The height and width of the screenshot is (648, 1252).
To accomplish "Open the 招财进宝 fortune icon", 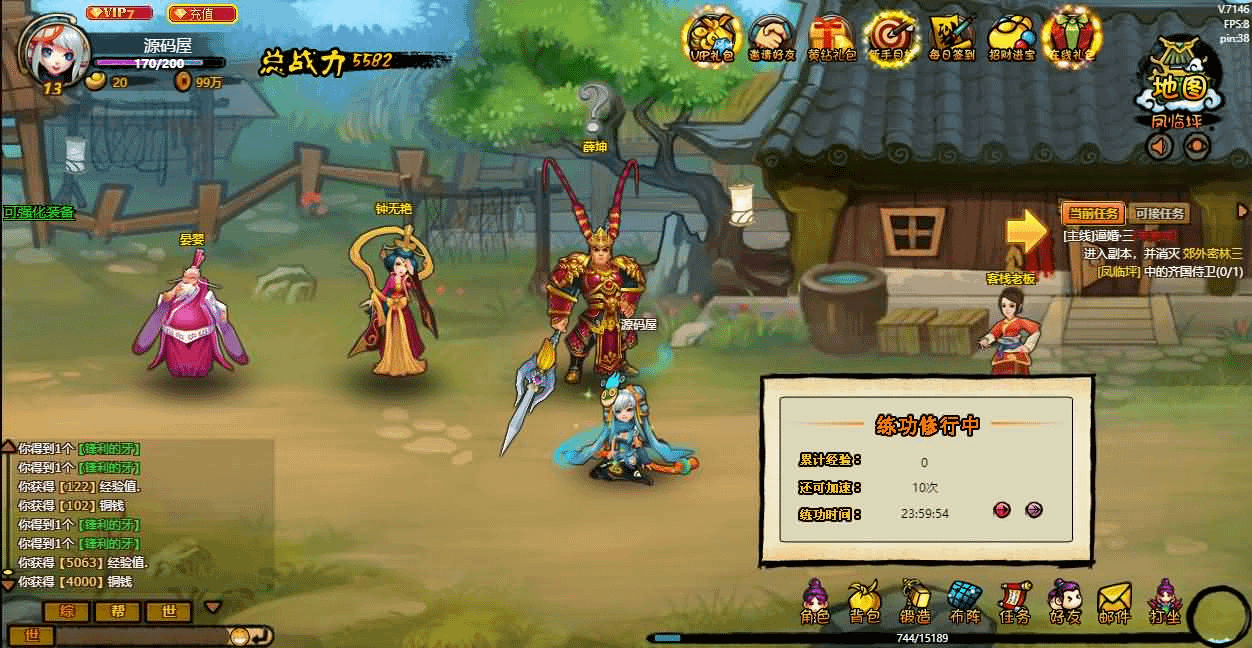I will pos(1011,38).
